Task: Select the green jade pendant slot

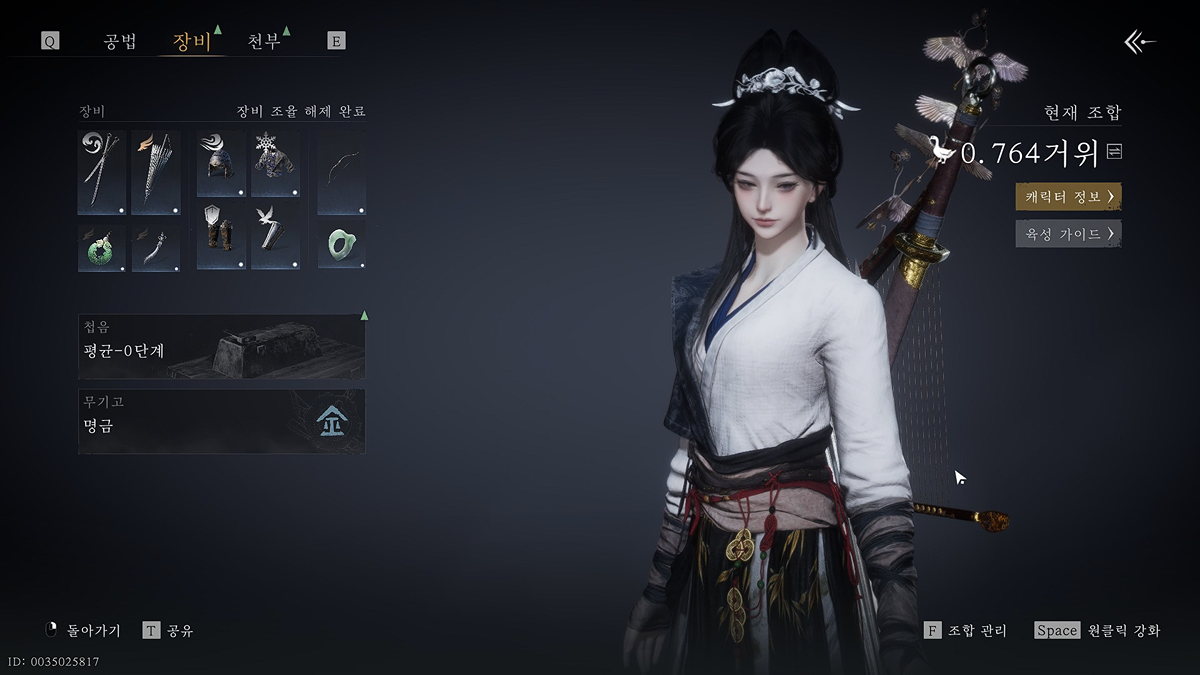Action: (x=102, y=248)
